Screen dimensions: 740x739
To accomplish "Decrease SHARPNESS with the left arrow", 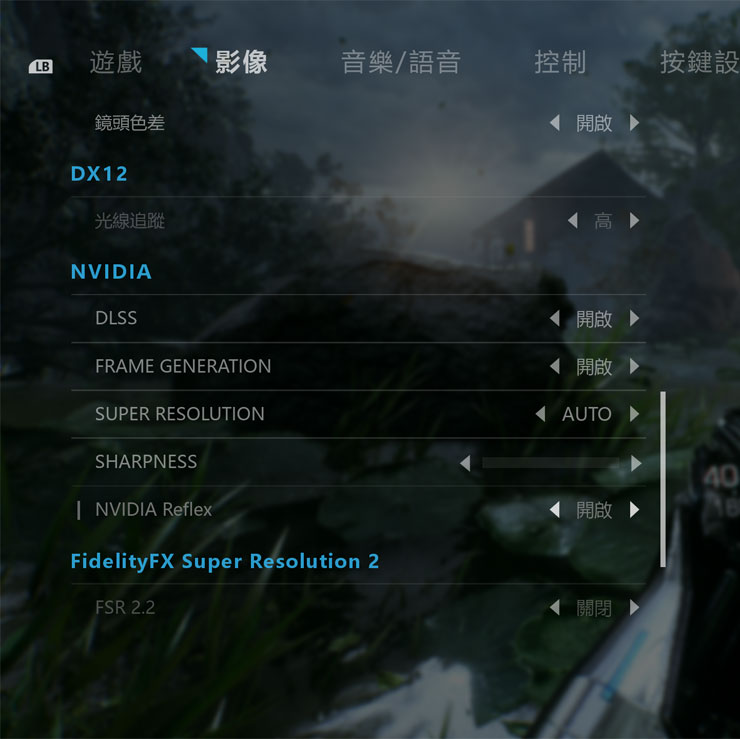I will [465, 463].
